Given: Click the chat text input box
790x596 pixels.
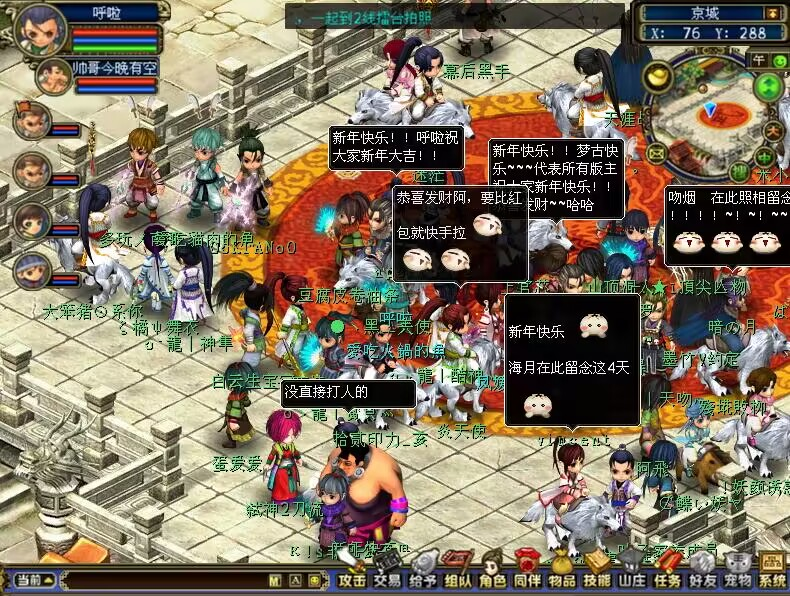Looking at the screenshot, I should click(x=160, y=580).
